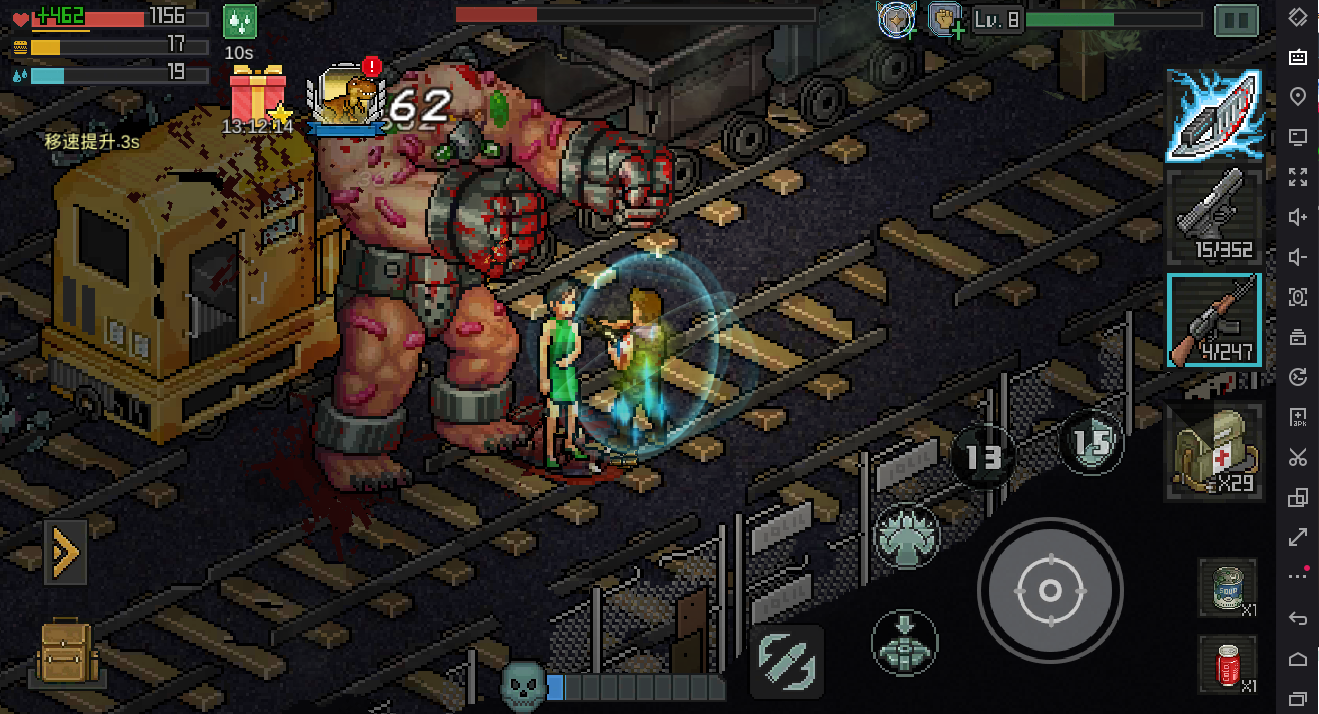Tap the weapon reload swap button

[x=787, y=661]
